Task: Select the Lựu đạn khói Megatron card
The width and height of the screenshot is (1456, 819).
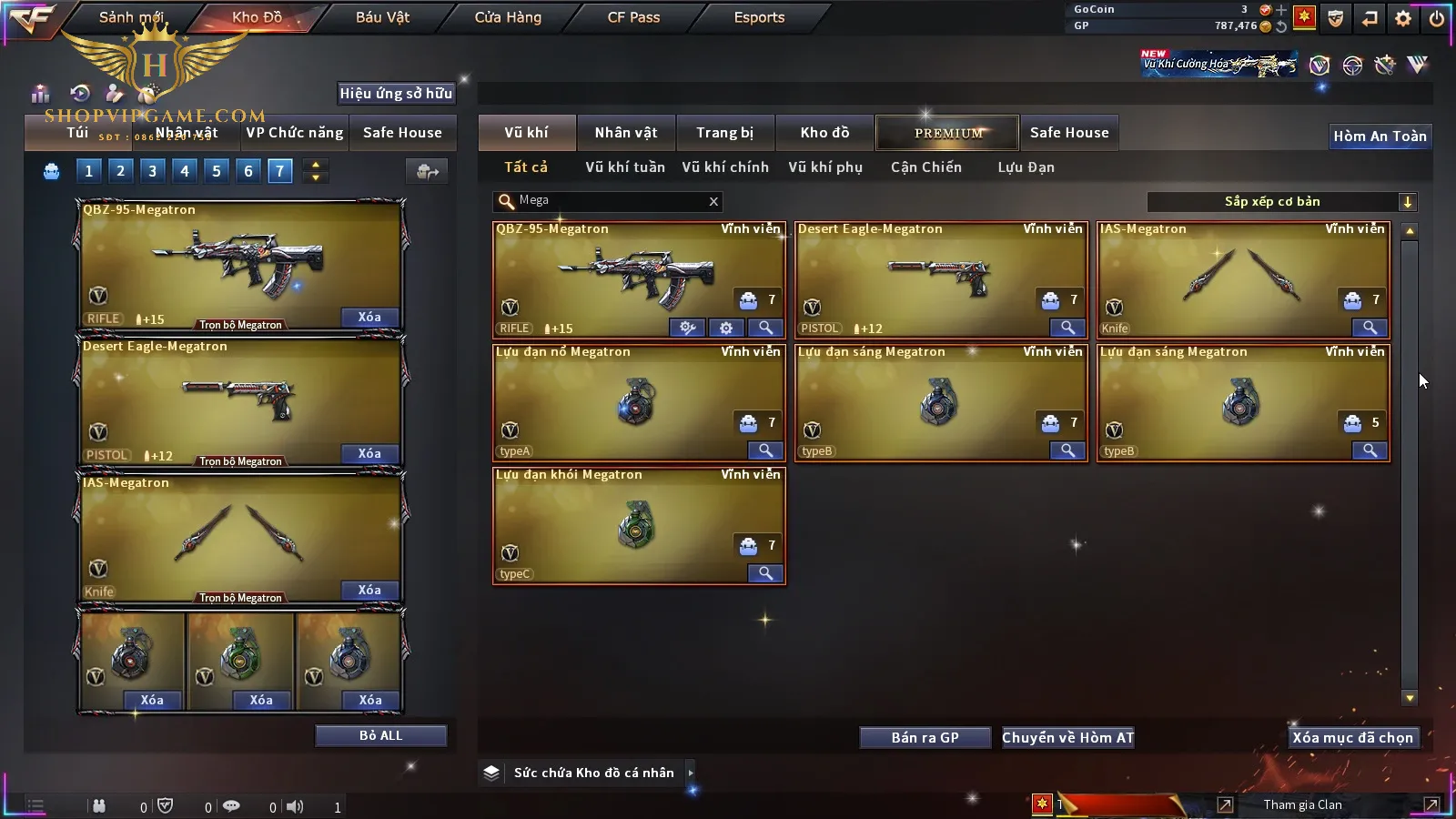Action: [639, 525]
